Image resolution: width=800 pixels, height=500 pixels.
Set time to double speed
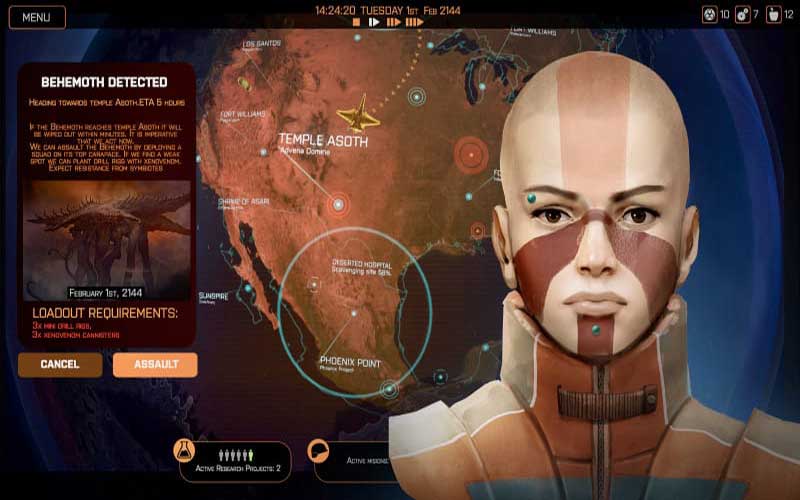click(x=392, y=21)
